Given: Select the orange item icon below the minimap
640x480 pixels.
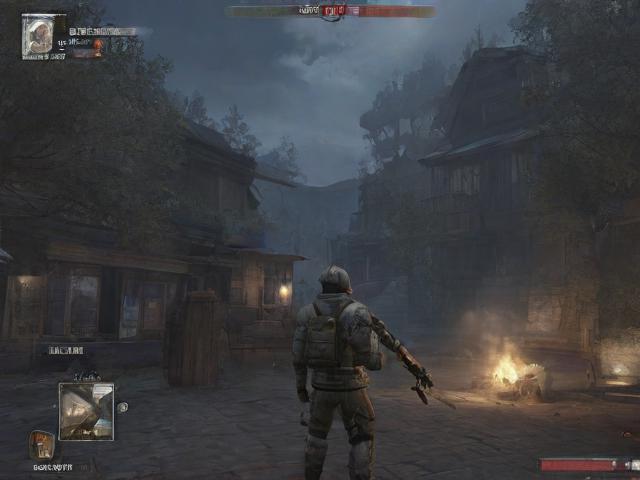Looking at the screenshot, I should coord(41,443).
